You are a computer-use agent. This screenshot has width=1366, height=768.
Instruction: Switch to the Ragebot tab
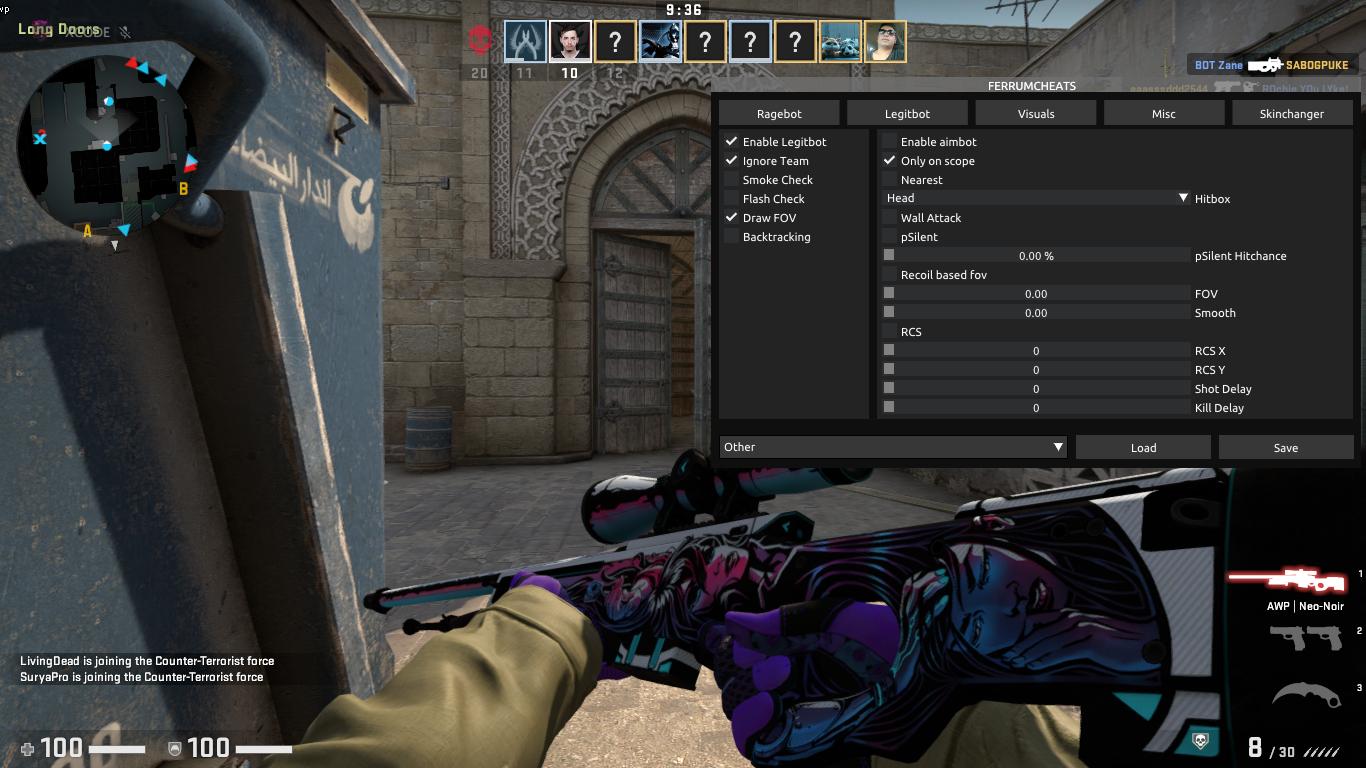[779, 113]
